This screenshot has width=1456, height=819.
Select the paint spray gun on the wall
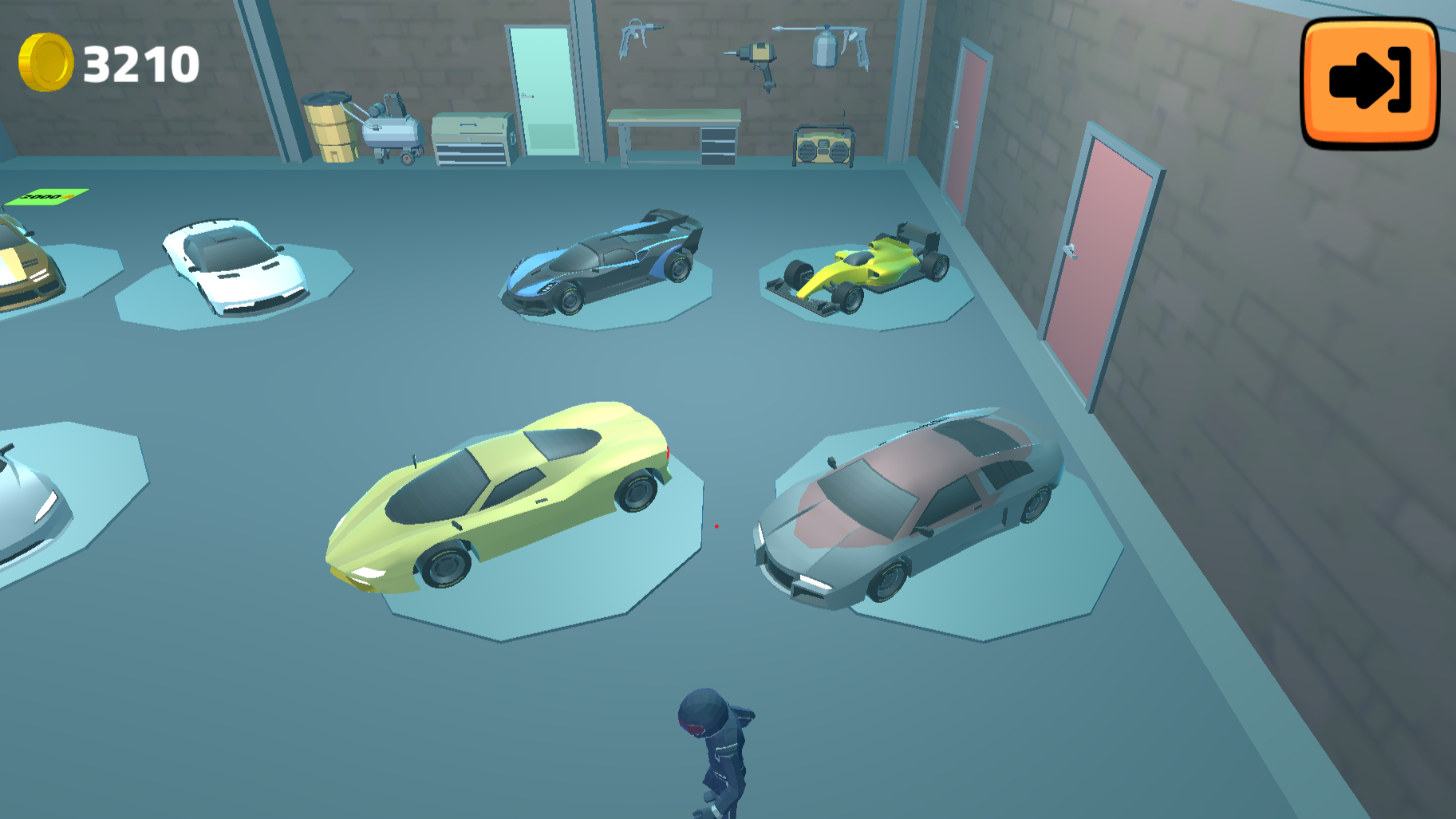click(830, 48)
